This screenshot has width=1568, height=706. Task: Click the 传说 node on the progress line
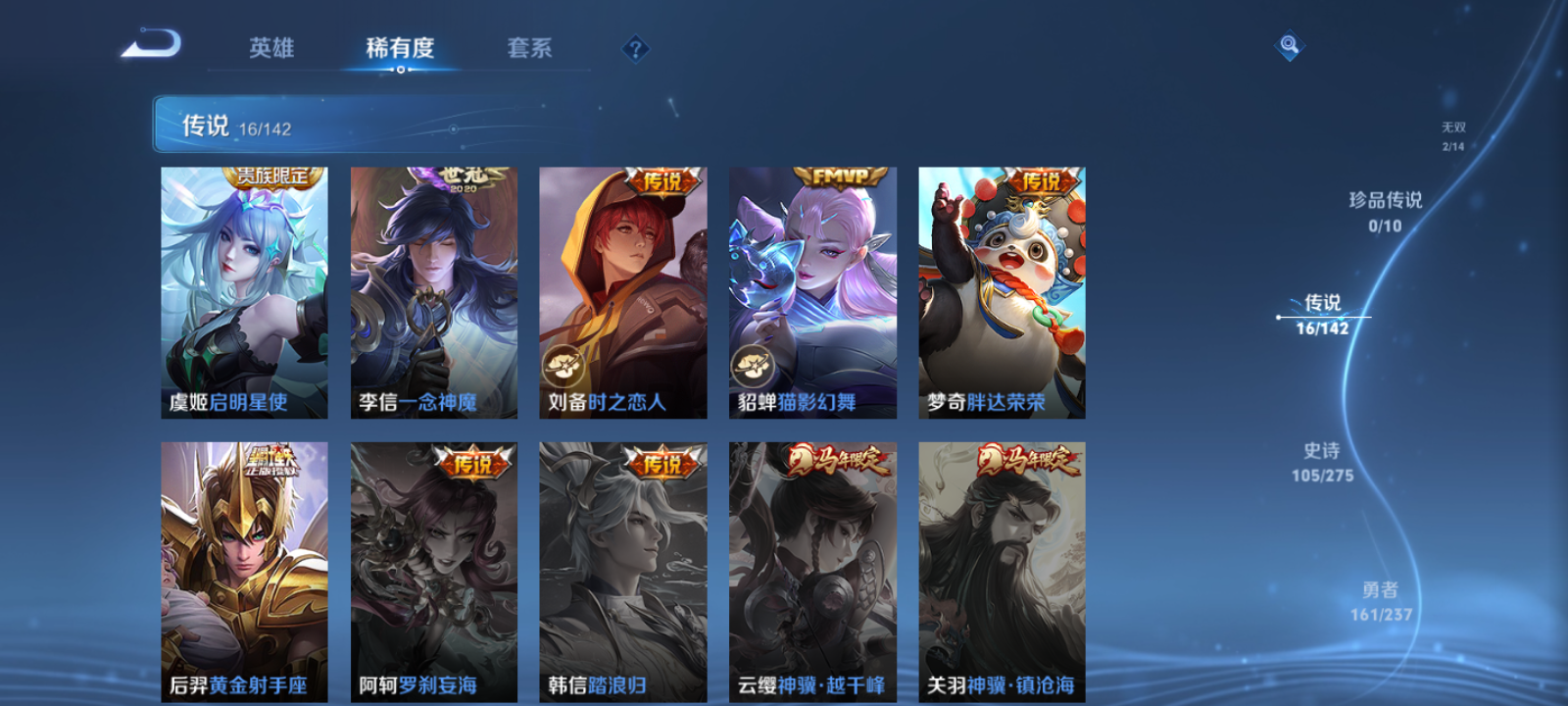pyautogui.click(x=1323, y=316)
